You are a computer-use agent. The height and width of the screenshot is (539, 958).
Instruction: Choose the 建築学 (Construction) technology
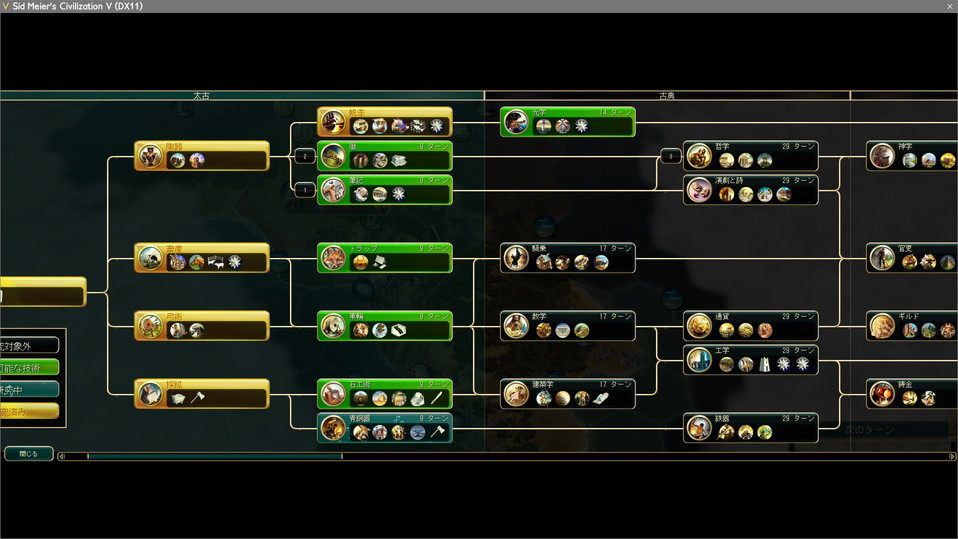click(567, 394)
